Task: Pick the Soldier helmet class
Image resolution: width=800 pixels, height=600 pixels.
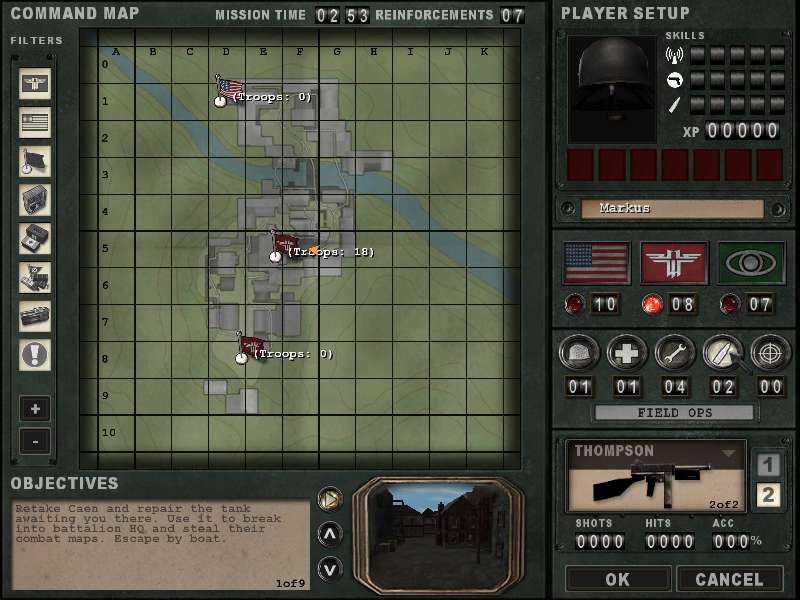Action: pyautogui.click(x=579, y=353)
